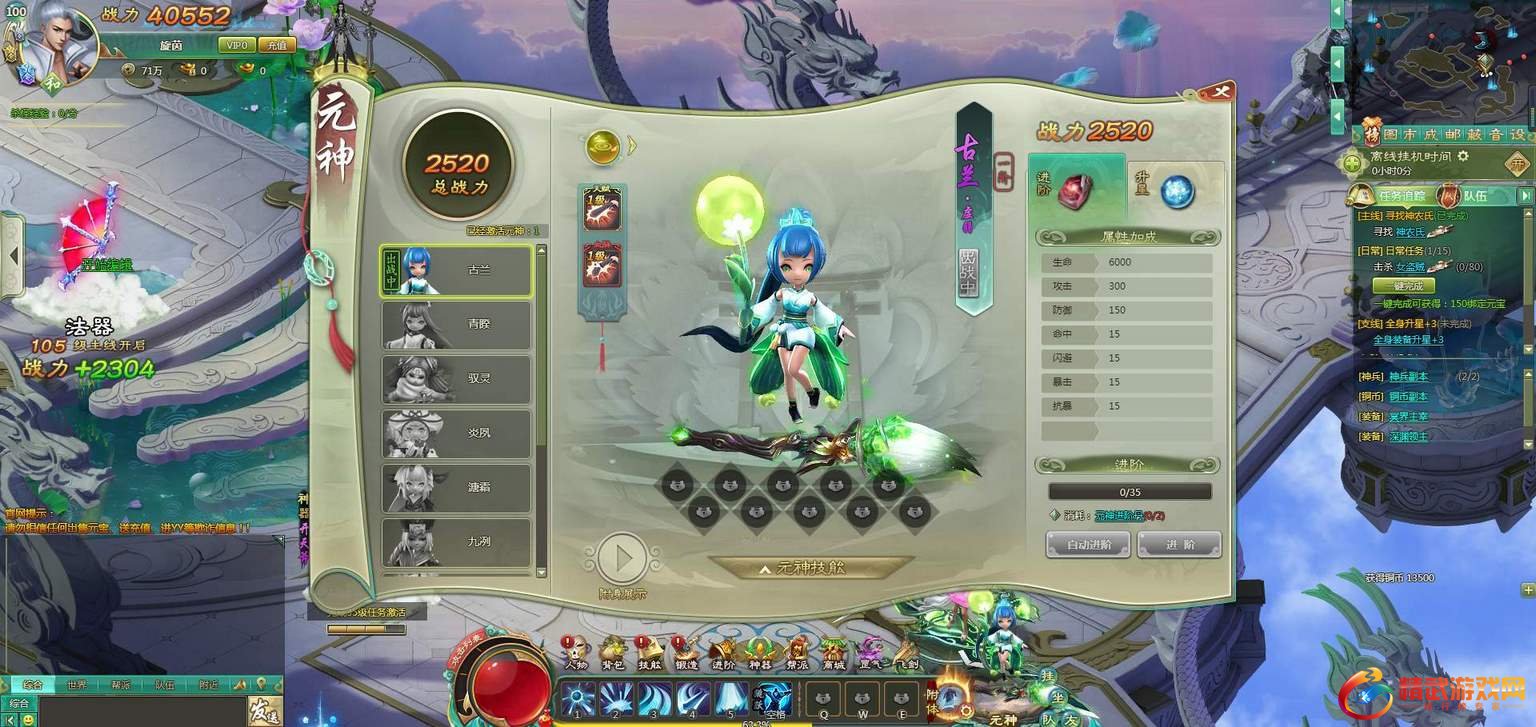Activate skill slot 1 on the hotbar
Screen dimensions: 1536x727
(578, 699)
